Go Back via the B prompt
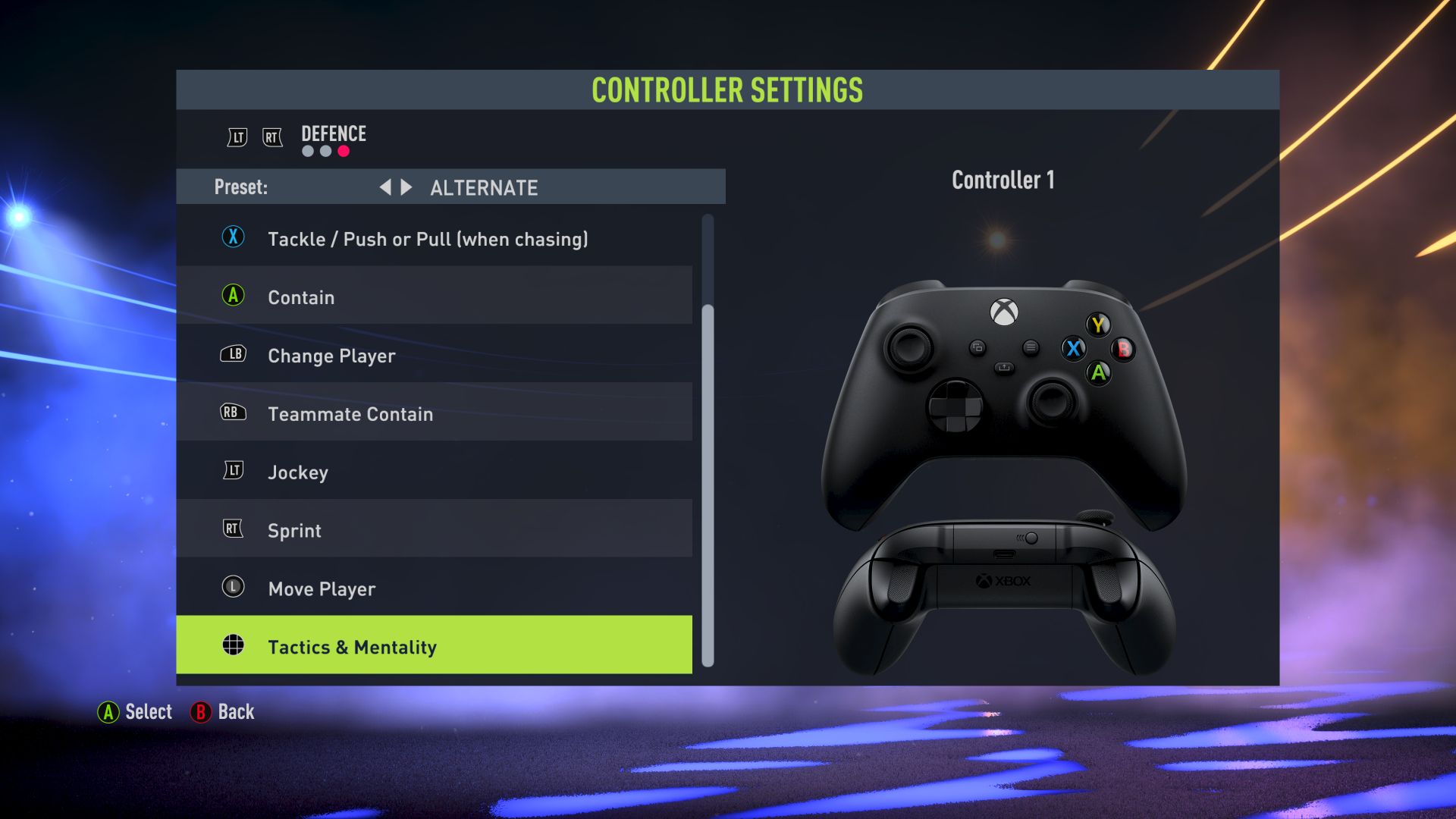Image resolution: width=1456 pixels, height=819 pixels. point(223,712)
